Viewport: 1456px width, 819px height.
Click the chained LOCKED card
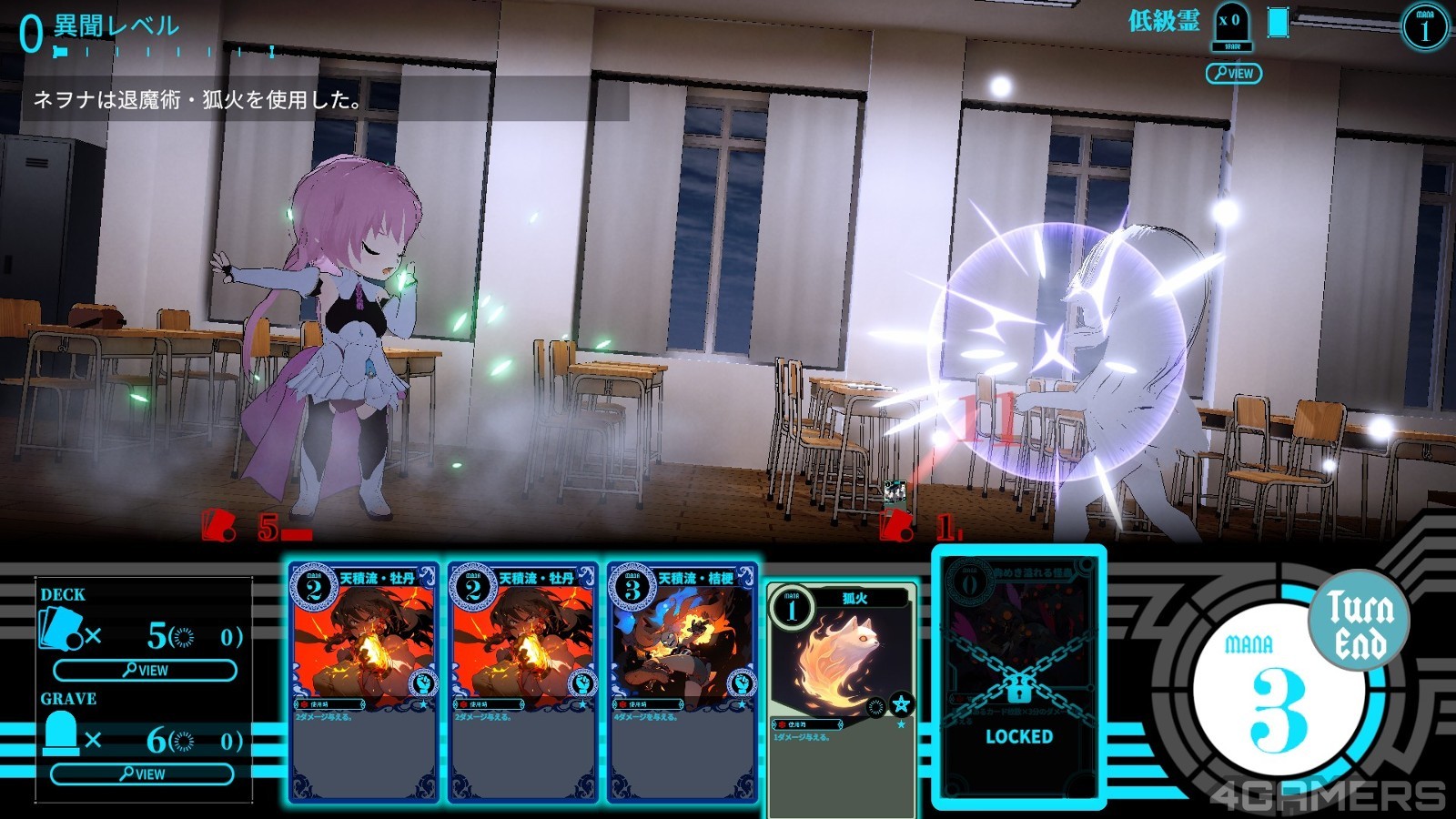pos(1018,678)
